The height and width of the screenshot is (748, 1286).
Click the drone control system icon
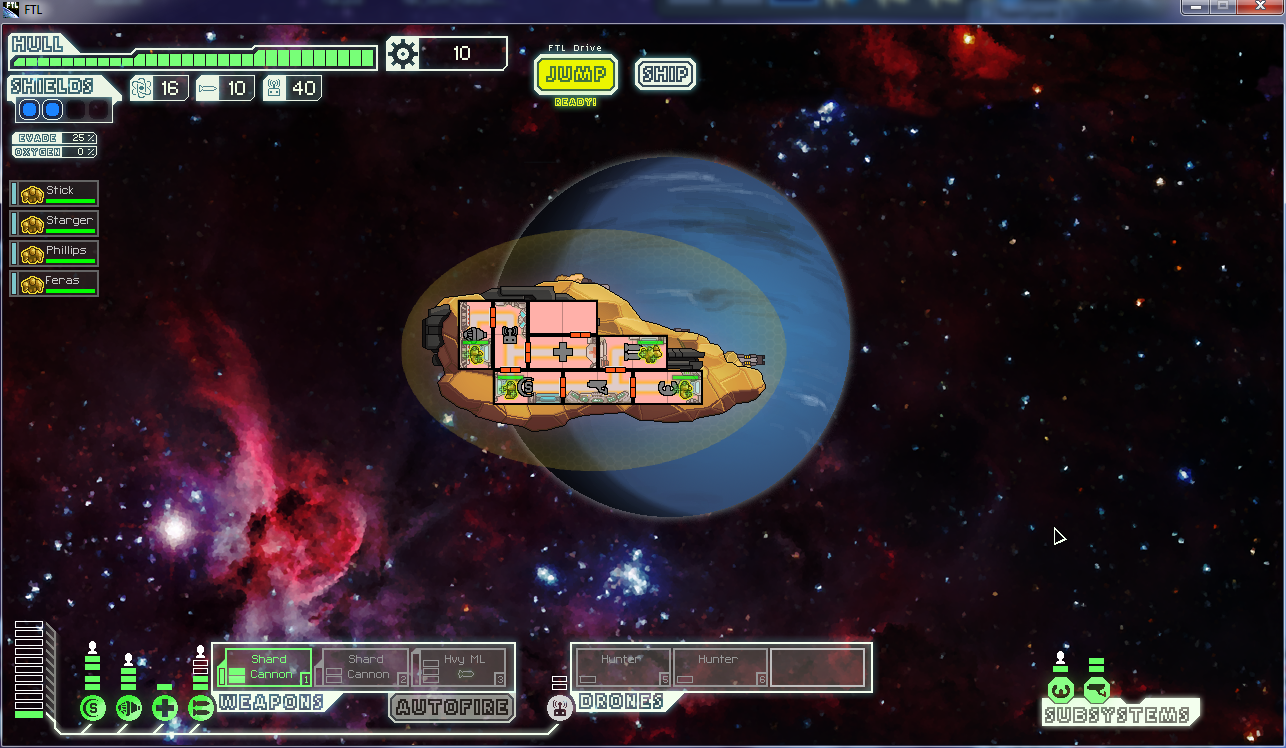coord(560,708)
